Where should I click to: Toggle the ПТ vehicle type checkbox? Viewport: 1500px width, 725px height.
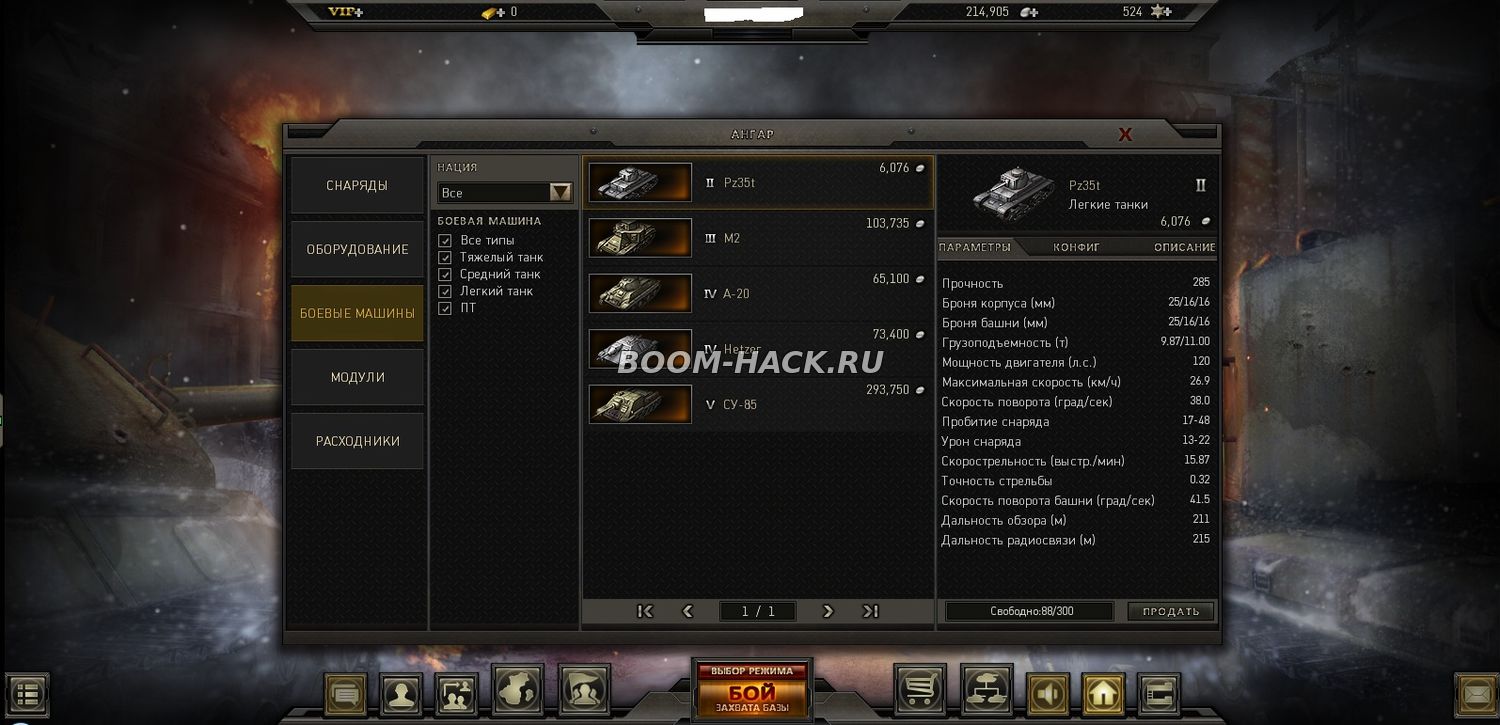[445, 309]
